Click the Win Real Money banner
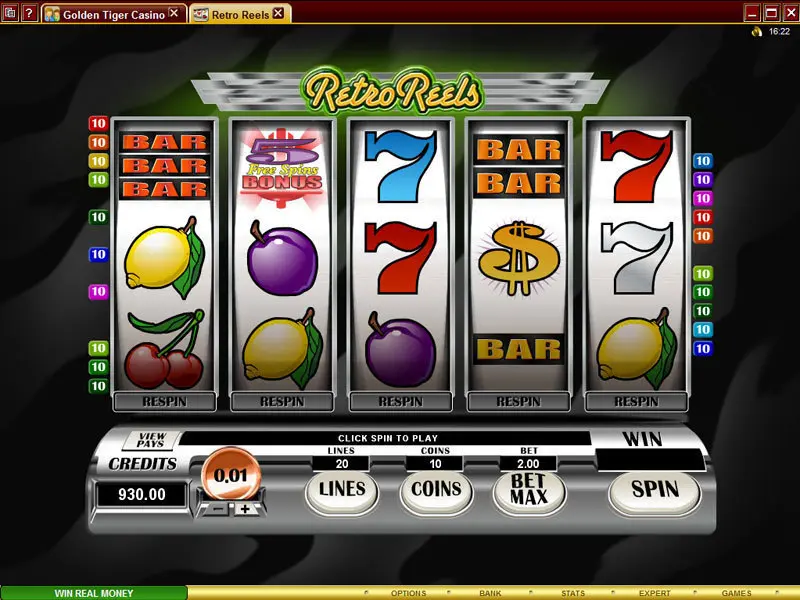The height and width of the screenshot is (600, 800). point(94,593)
